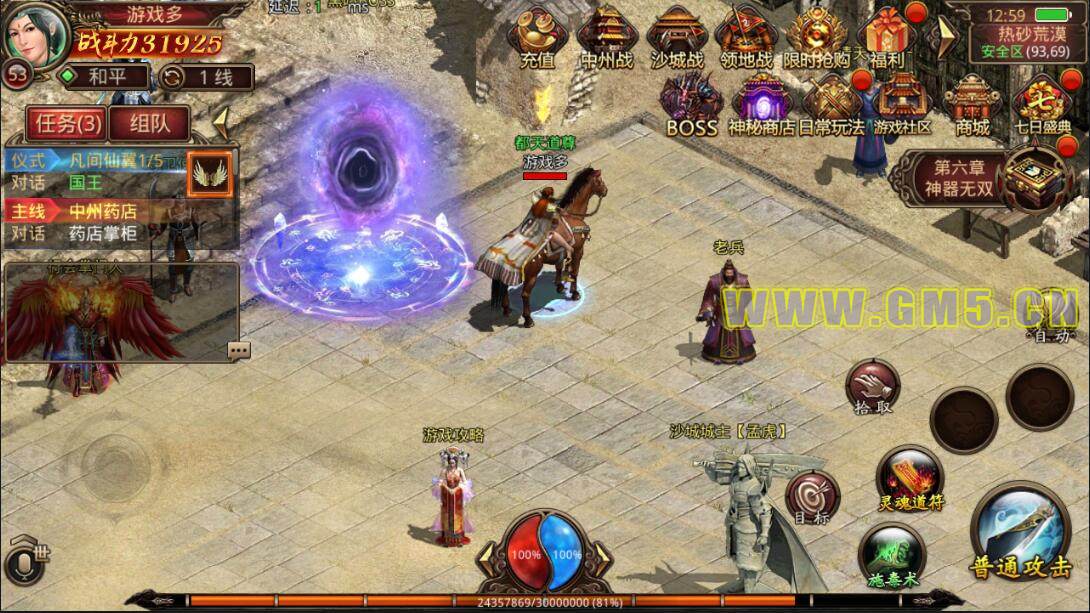Switch to the 组队 team tab
Screen dimensions: 1090x613
coord(150,123)
